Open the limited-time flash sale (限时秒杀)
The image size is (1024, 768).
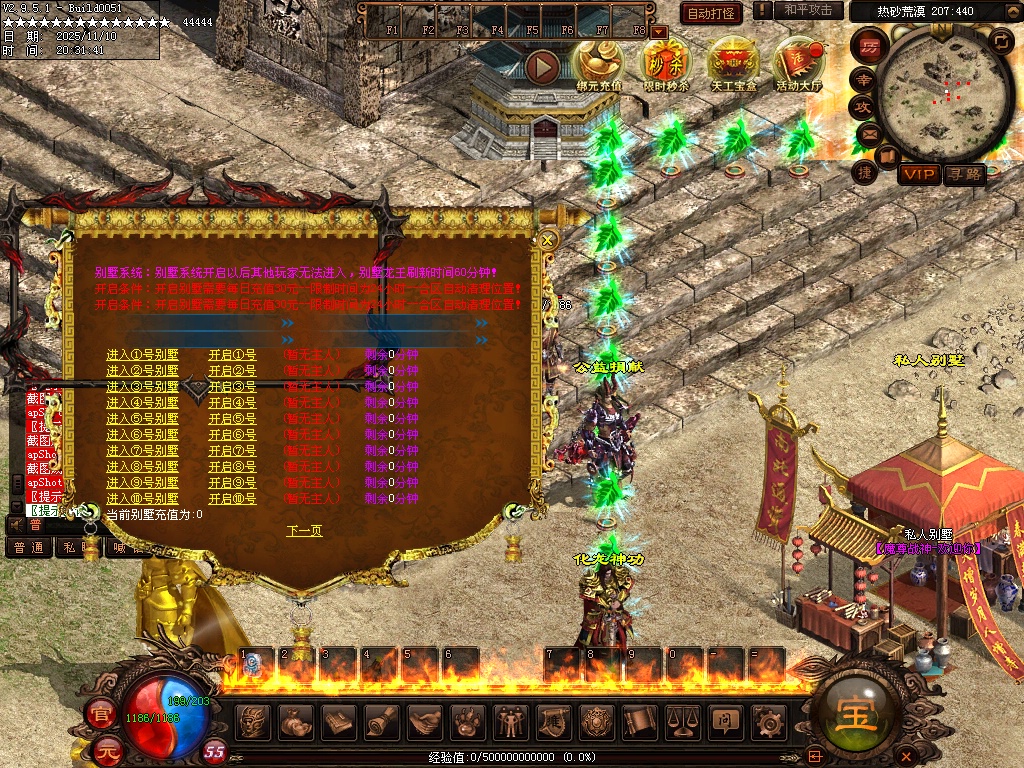click(x=665, y=66)
